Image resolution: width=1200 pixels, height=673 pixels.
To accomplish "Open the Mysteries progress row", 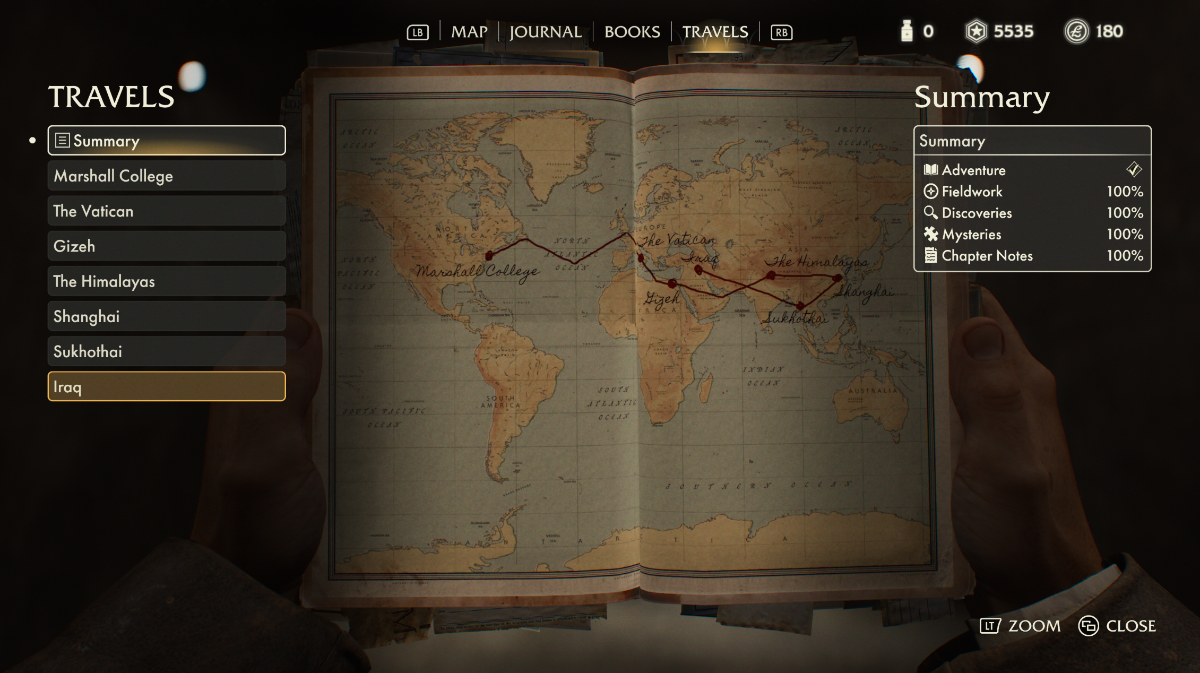I will coord(1032,234).
